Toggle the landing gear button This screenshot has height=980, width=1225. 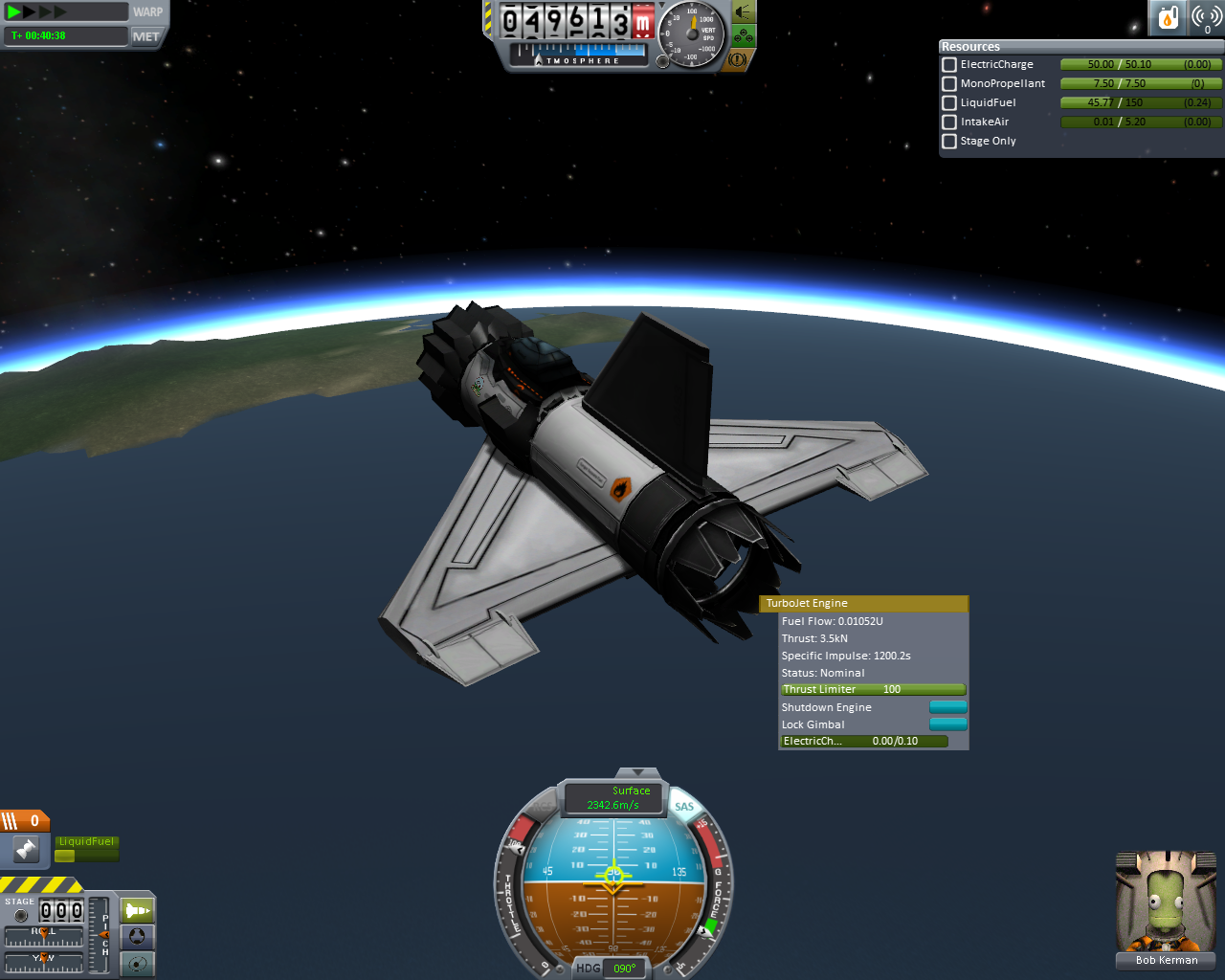(x=743, y=37)
